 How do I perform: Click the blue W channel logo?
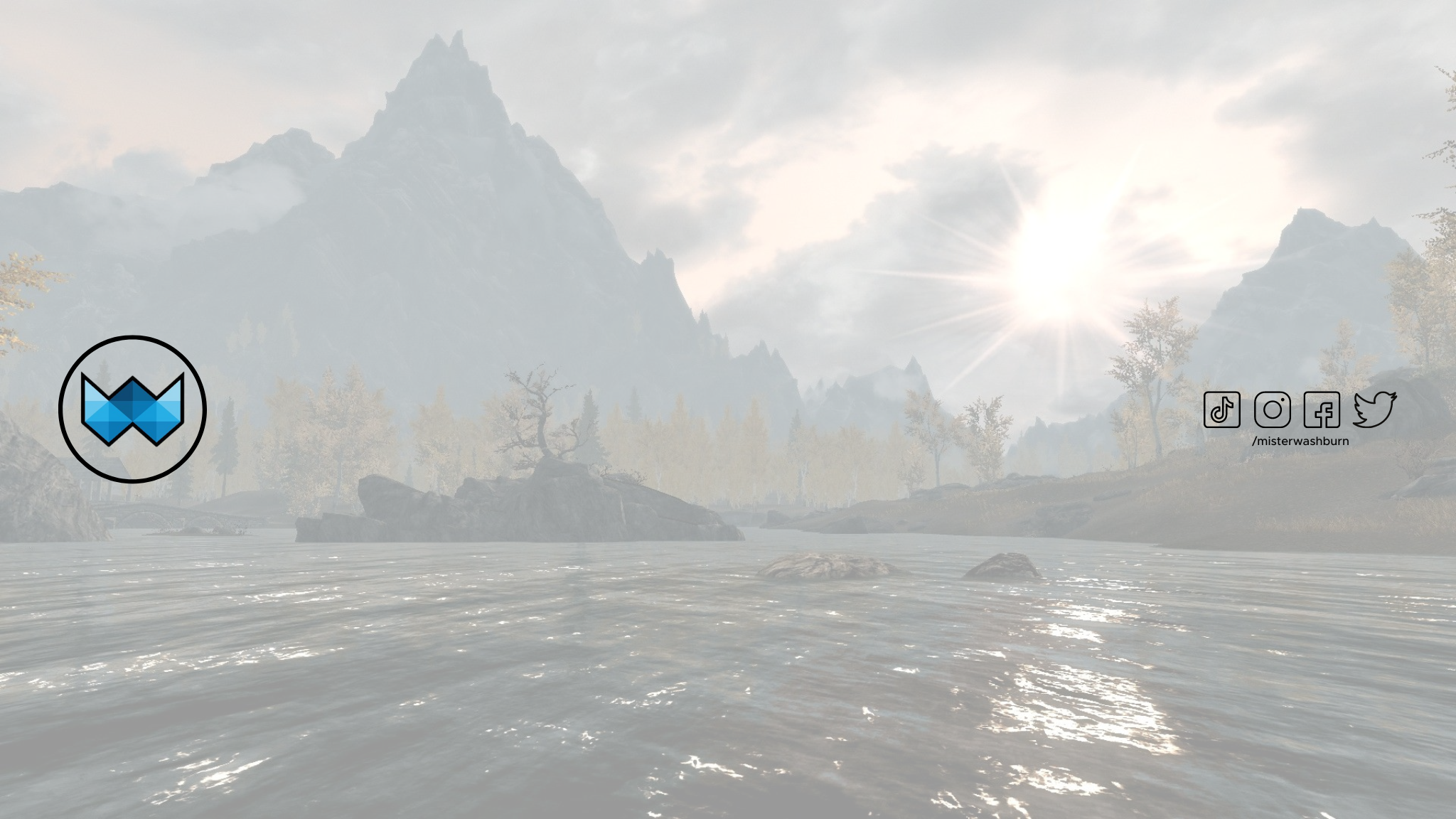[x=132, y=409]
